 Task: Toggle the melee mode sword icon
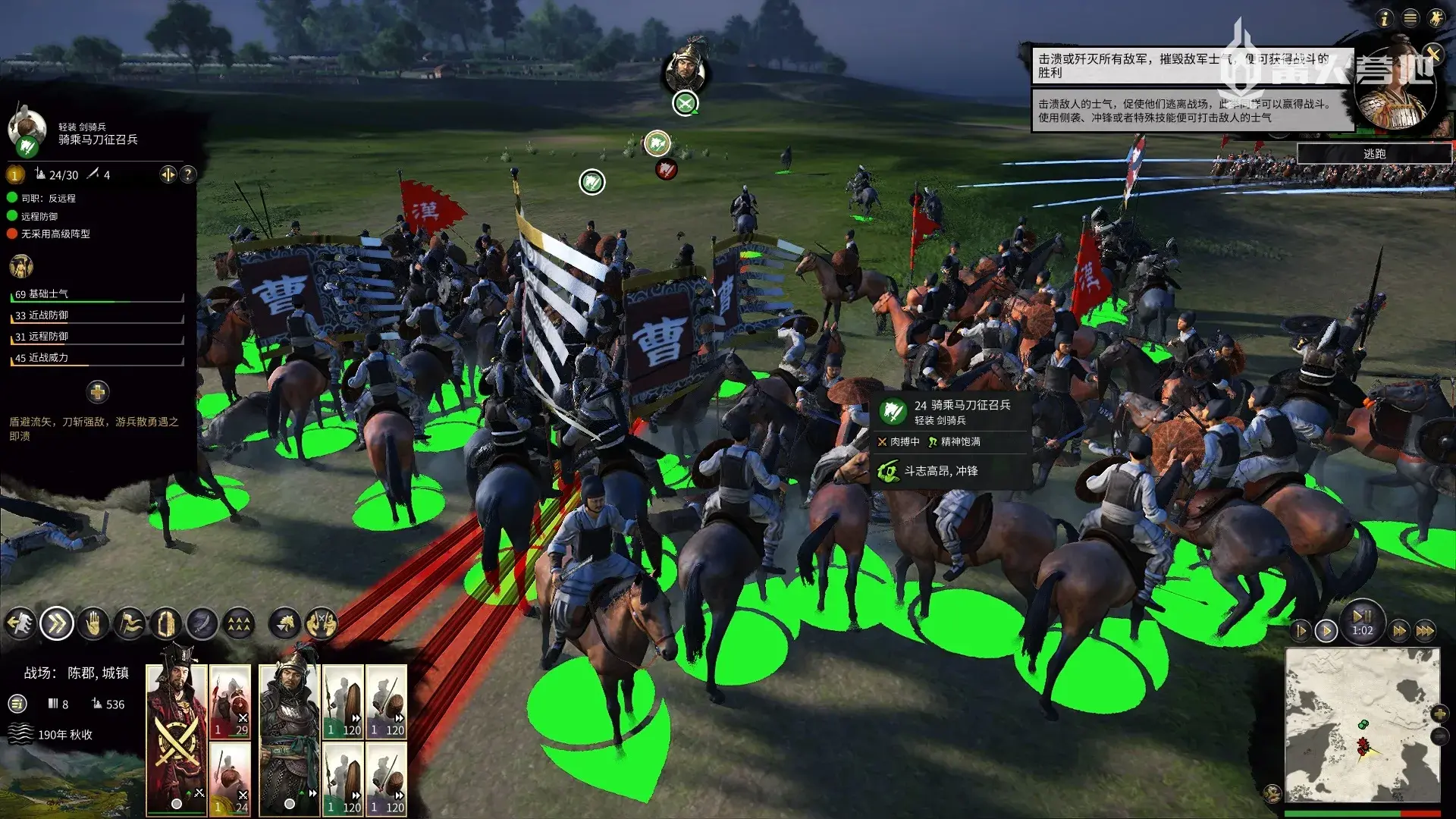tap(202, 624)
